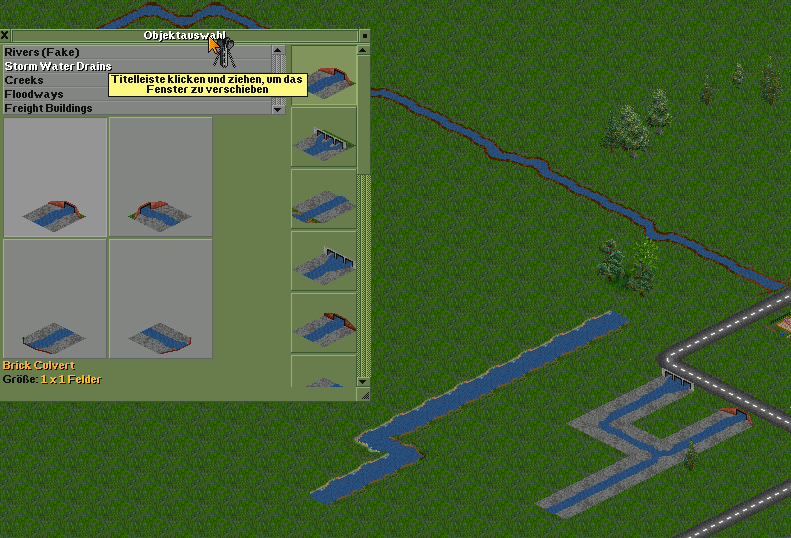Click the category list scroll-up arrow
791x538 pixels.
point(279,50)
